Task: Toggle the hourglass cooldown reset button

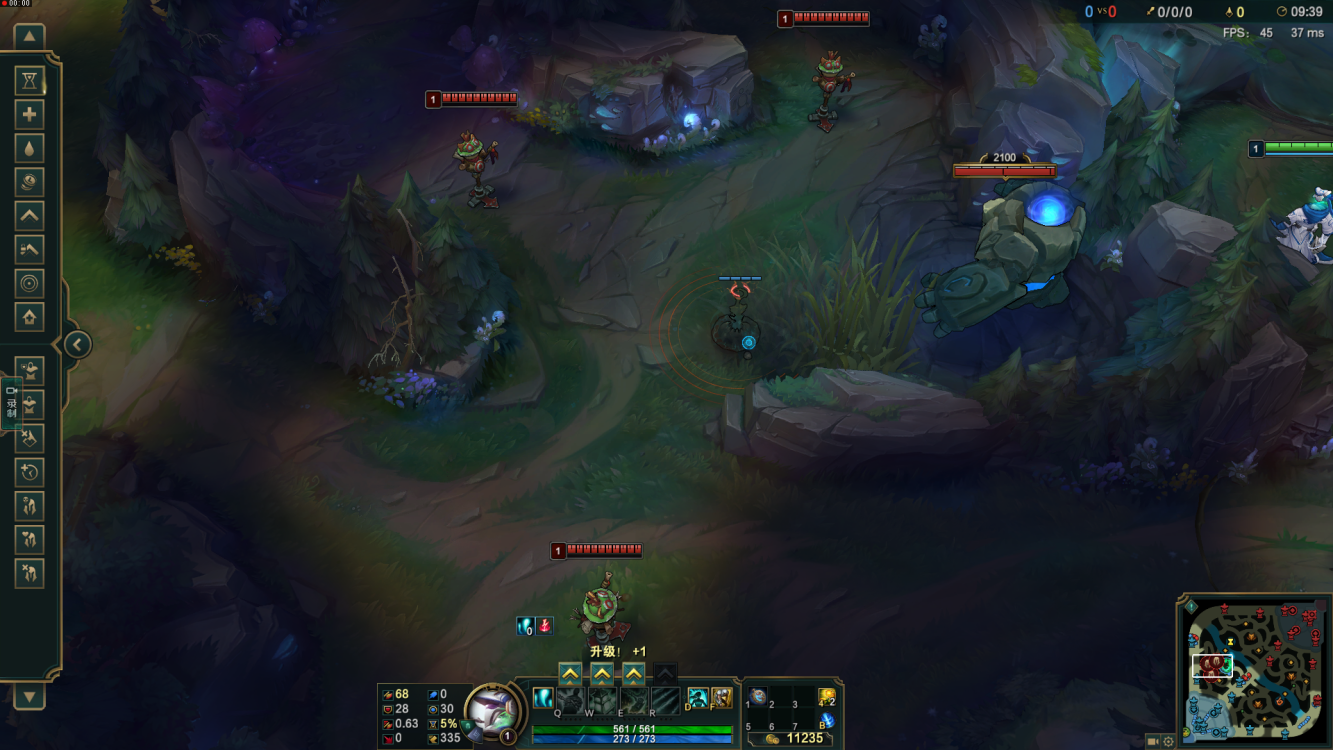Action: (29, 81)
